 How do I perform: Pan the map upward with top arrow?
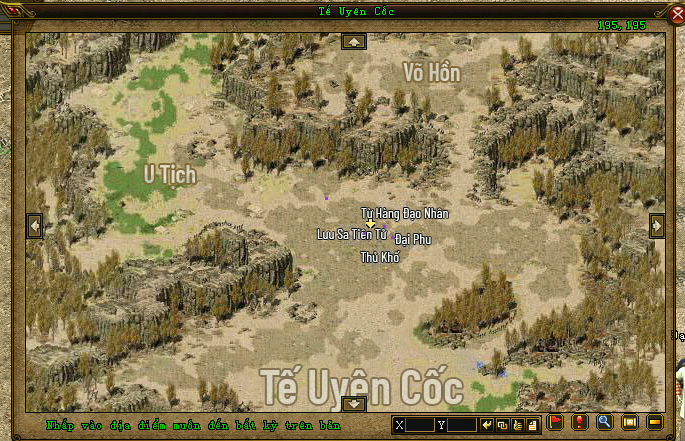click(x=354, y=42)
